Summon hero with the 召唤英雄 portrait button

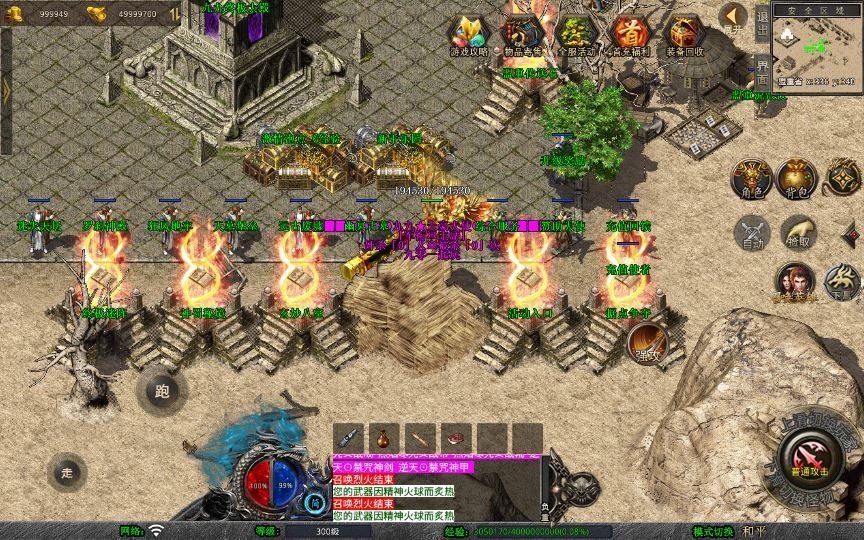point(797,282)
